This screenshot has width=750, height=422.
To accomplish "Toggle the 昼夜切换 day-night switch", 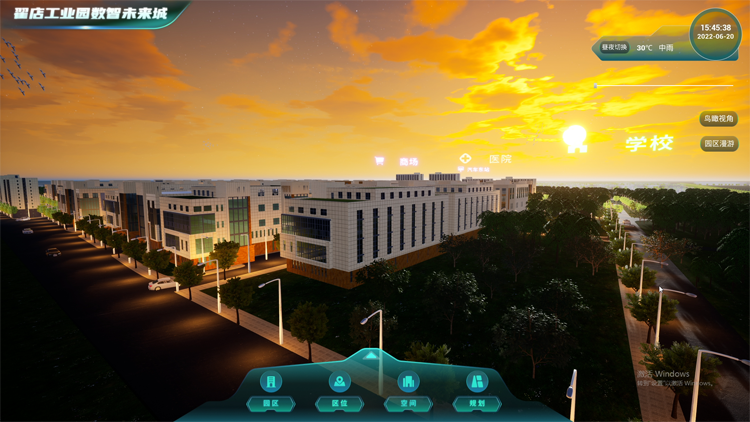I will coord(614,47).
